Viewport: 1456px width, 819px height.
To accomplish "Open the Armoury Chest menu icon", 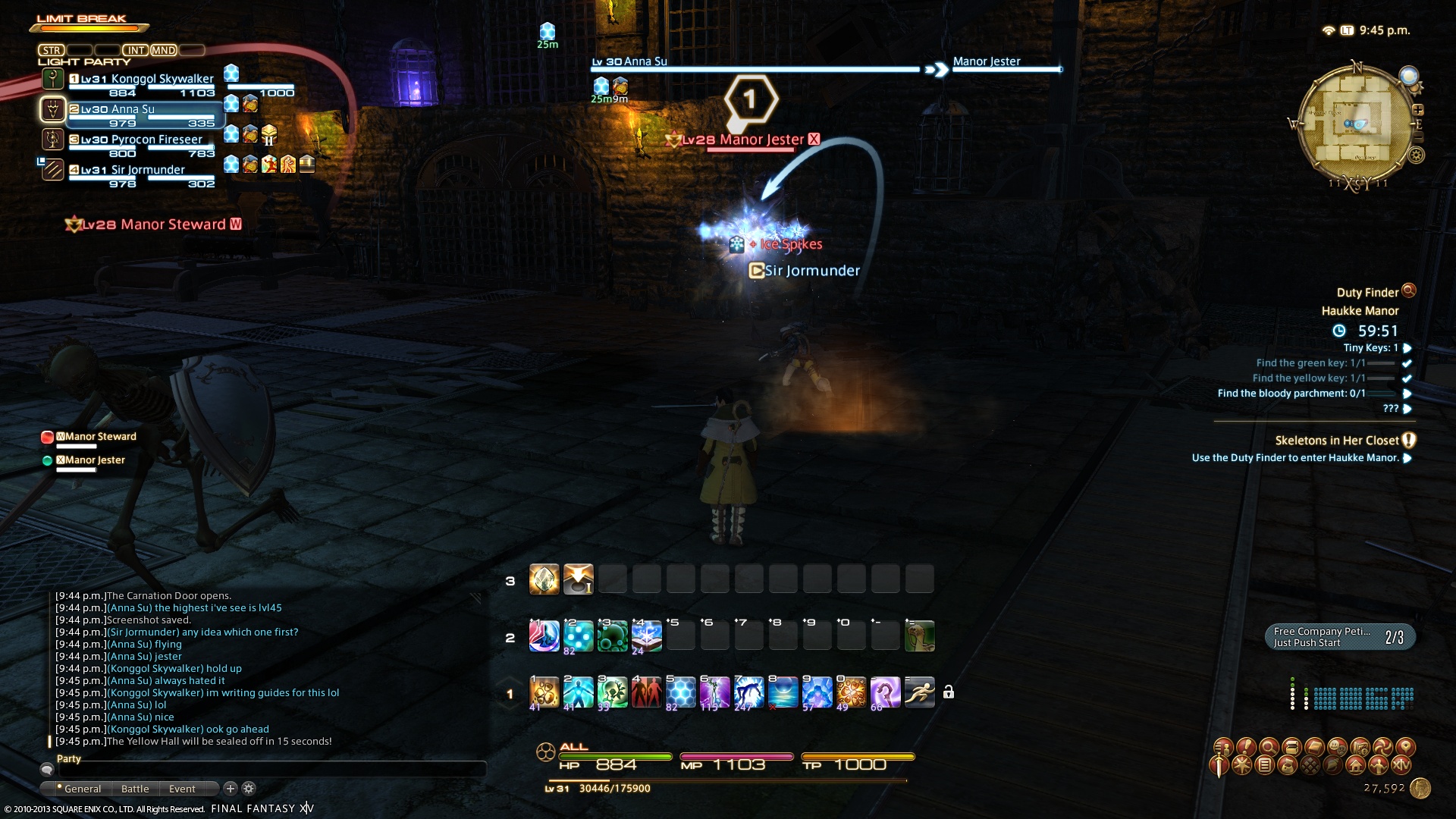I will click(1290, 747).
